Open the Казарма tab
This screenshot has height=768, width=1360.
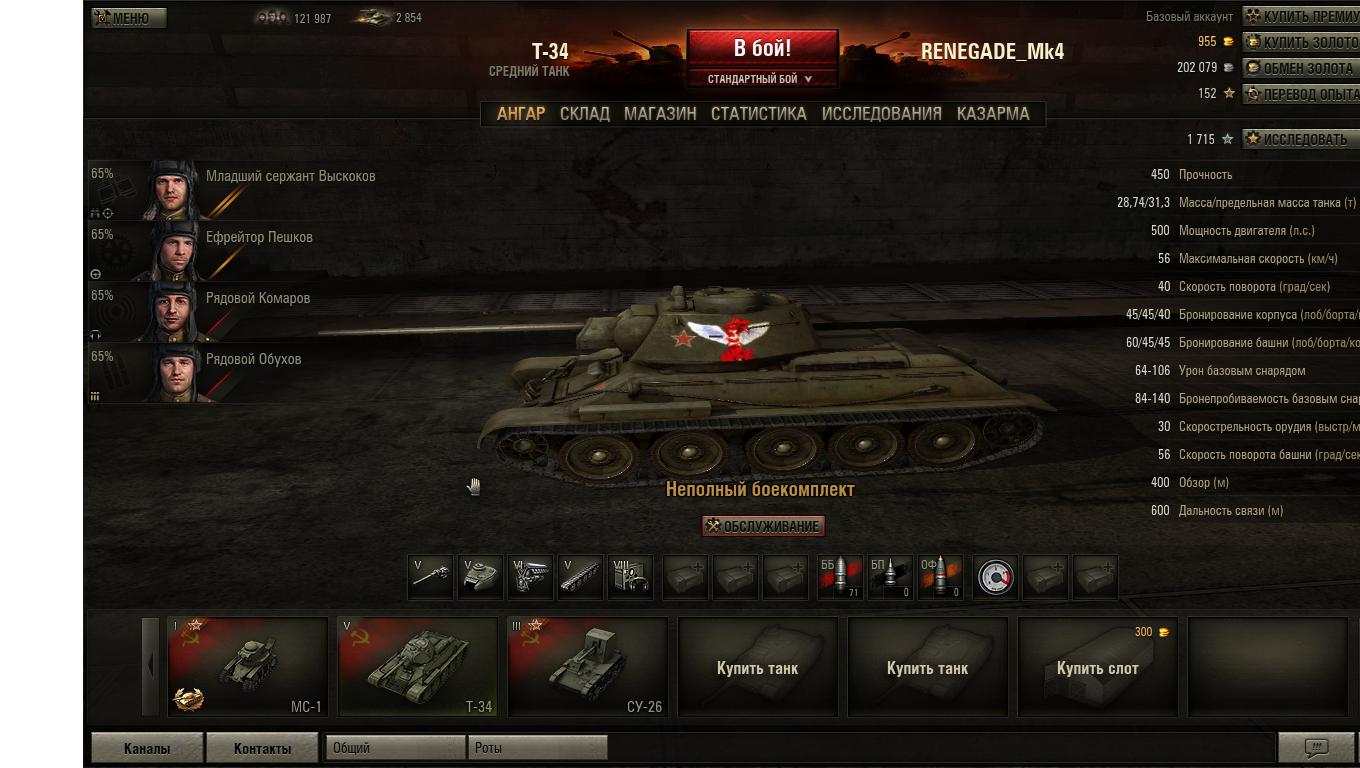pos(992,114)
